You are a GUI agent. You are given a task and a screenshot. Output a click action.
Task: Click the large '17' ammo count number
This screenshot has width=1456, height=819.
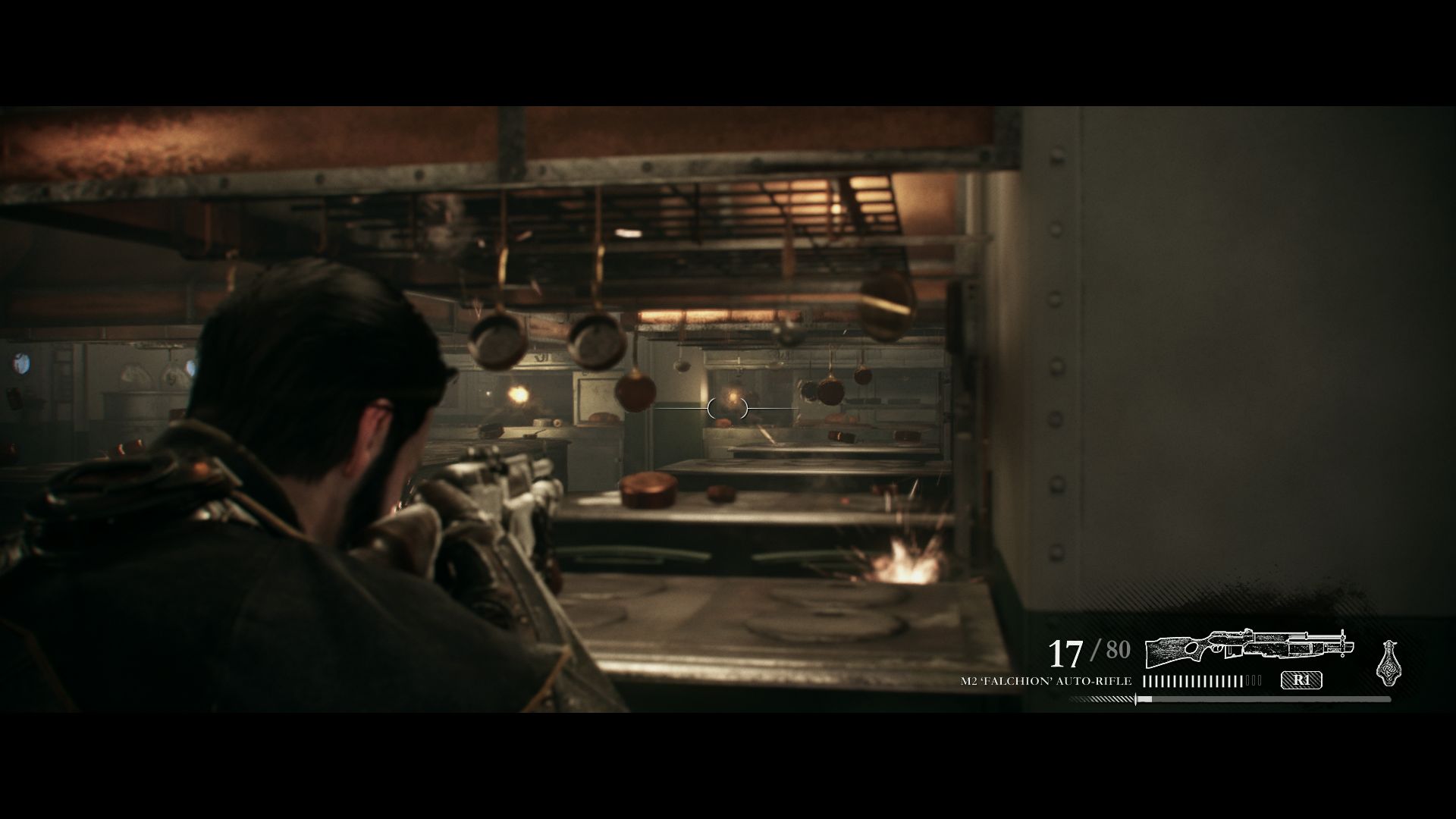(1065, 654)
